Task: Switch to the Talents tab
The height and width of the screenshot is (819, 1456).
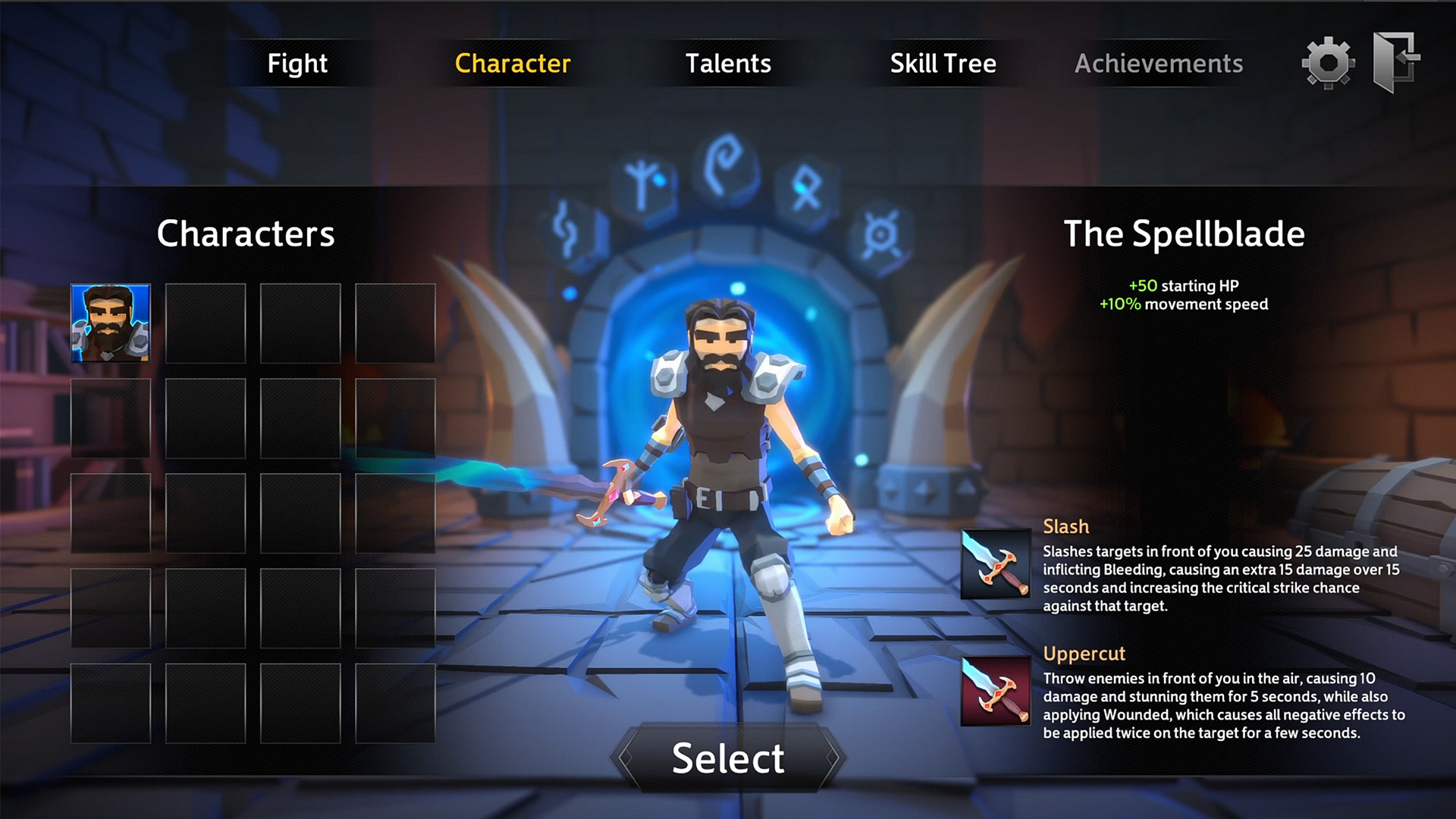Action: coord(730,64)
